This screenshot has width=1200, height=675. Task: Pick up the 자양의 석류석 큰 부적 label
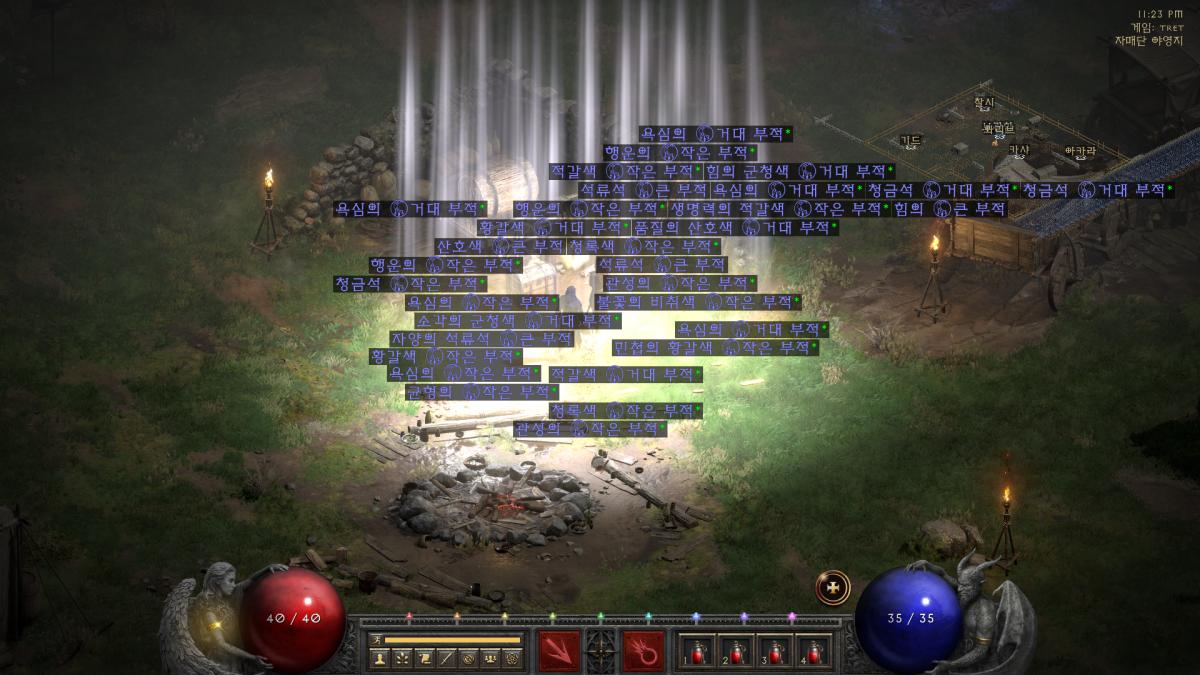[x=482, y=338]
